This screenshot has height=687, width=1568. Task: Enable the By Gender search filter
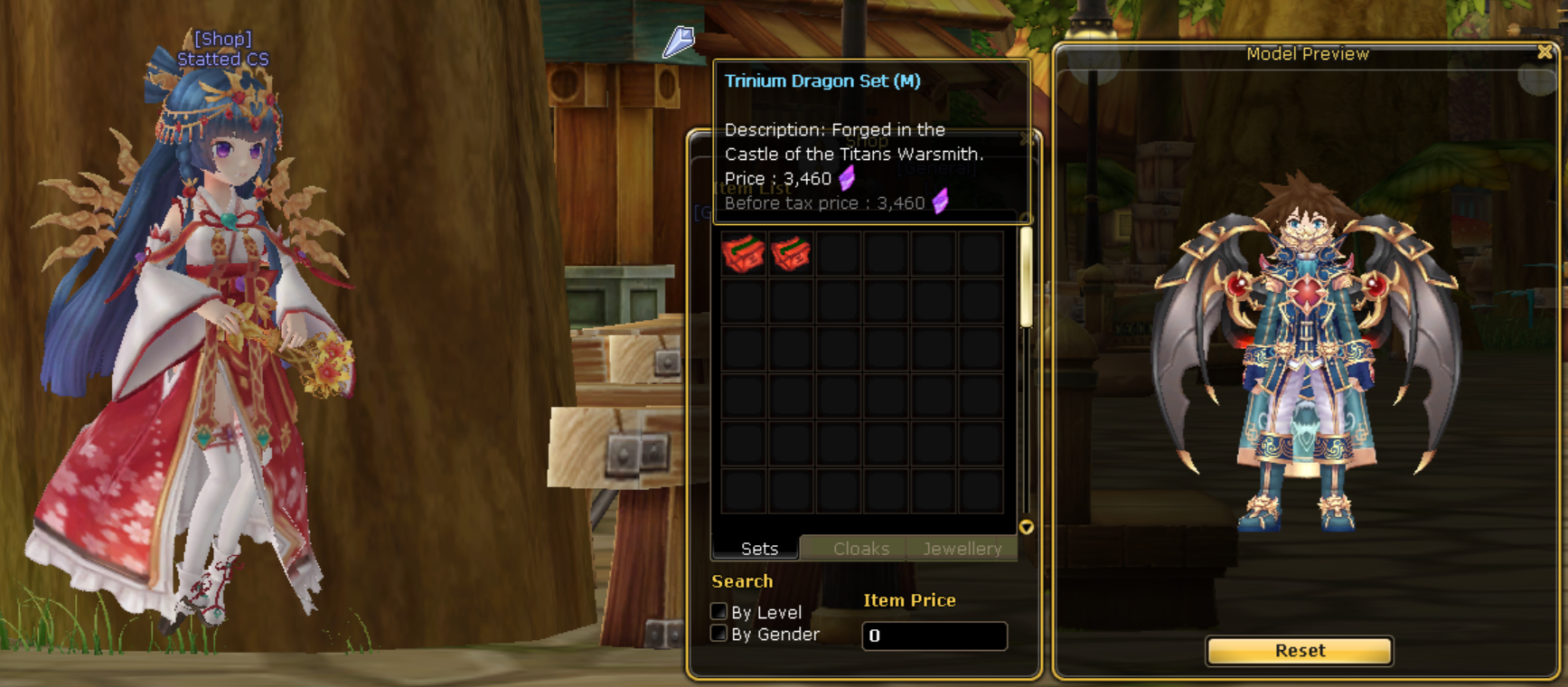coord(719,634)
